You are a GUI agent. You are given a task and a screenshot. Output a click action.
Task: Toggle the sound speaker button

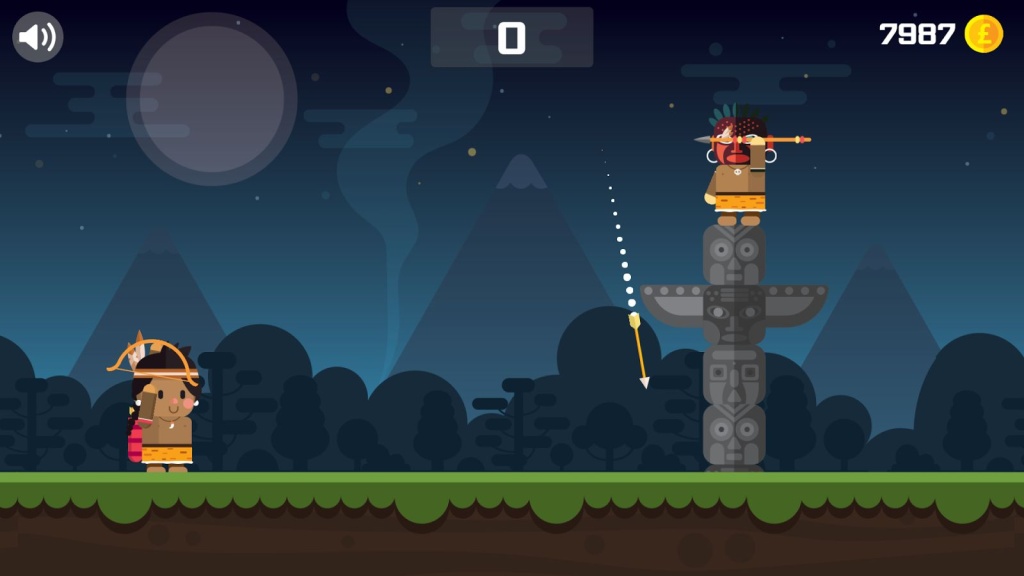pos(38,37)
